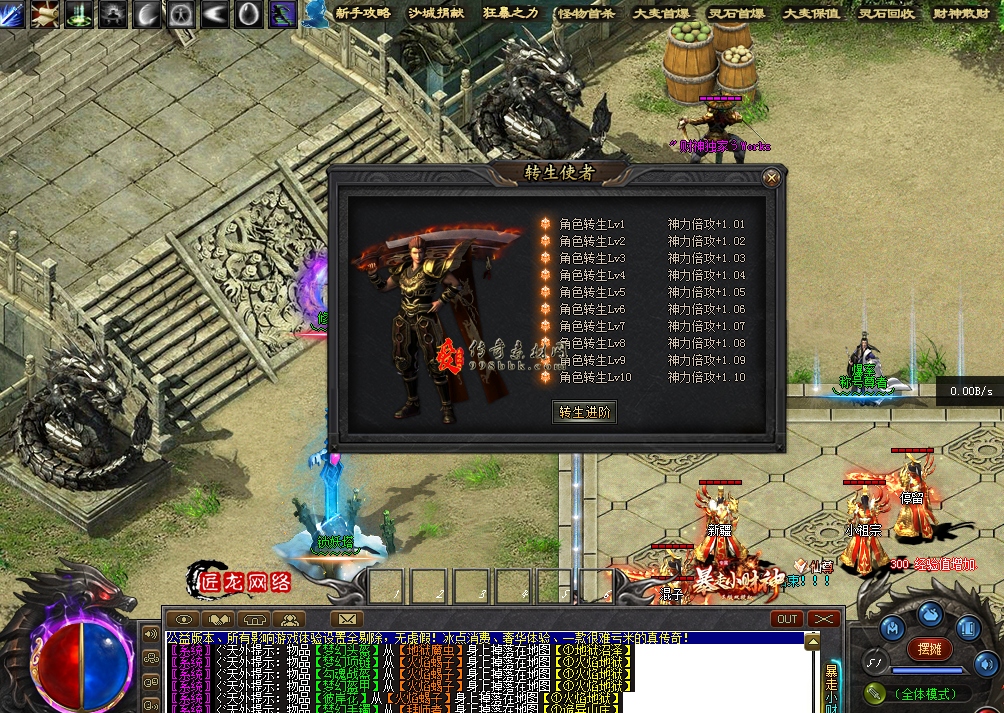Select the 角色转生Lv5 row
1004x713 pixels.
(x=592, y=292)
